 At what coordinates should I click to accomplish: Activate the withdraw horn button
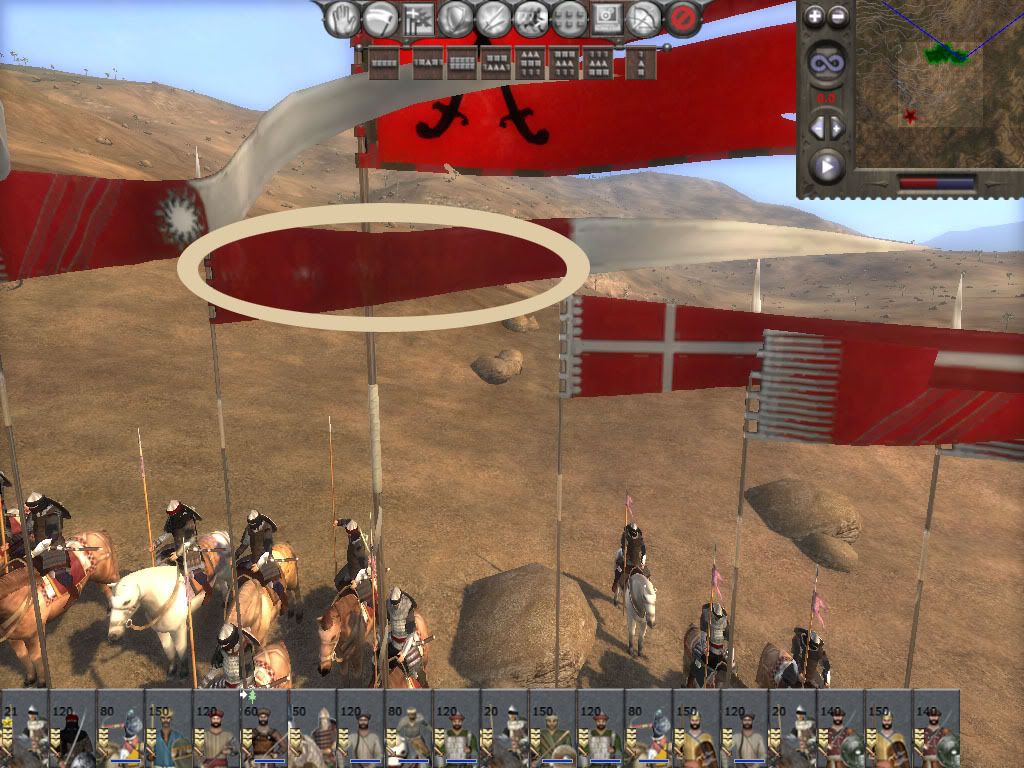point(380,17)
